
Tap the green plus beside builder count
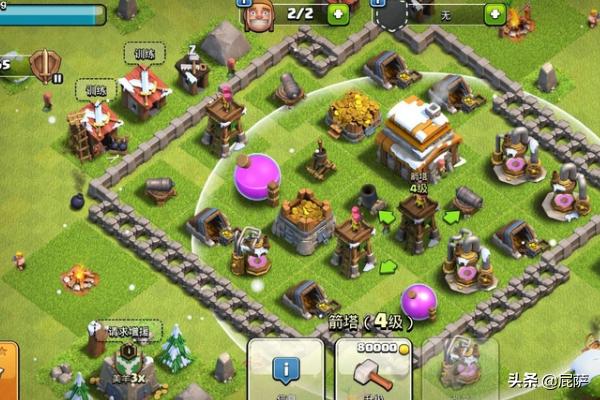tap(339, 13)
